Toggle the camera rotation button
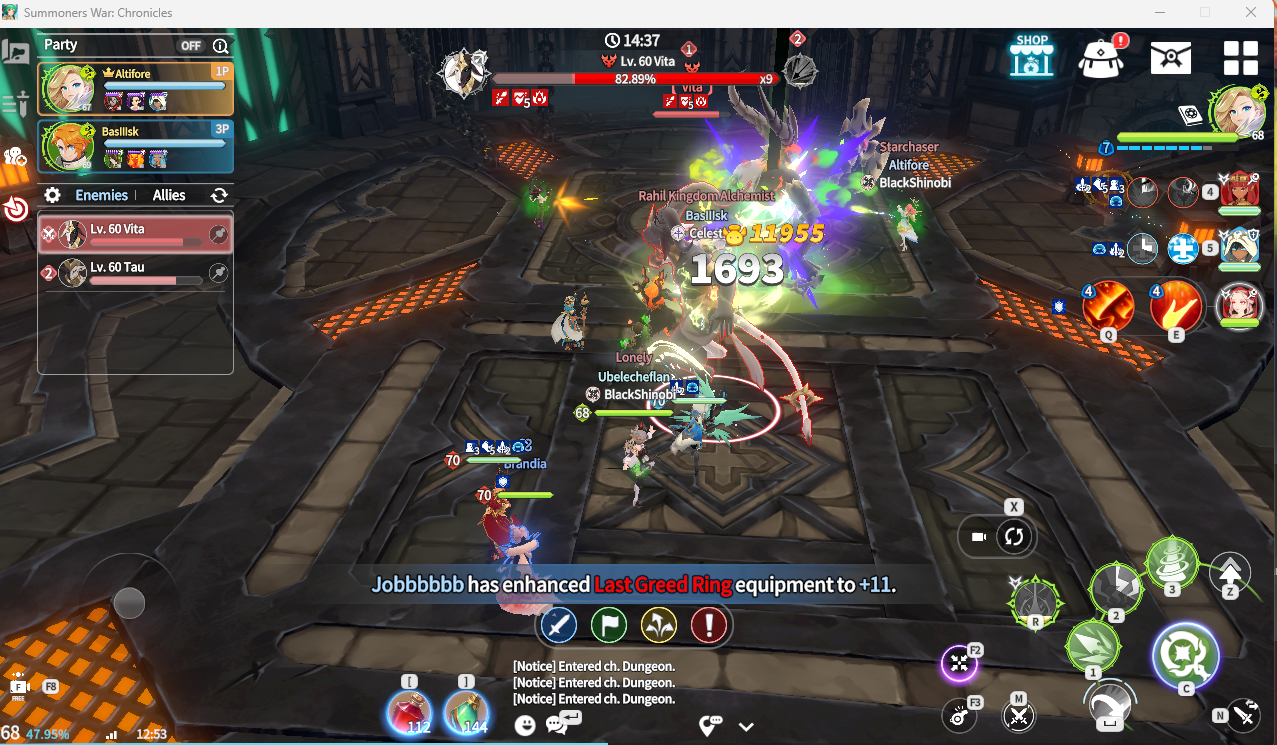Viewport: 1277px width, 745px height. pos(1014,537)
